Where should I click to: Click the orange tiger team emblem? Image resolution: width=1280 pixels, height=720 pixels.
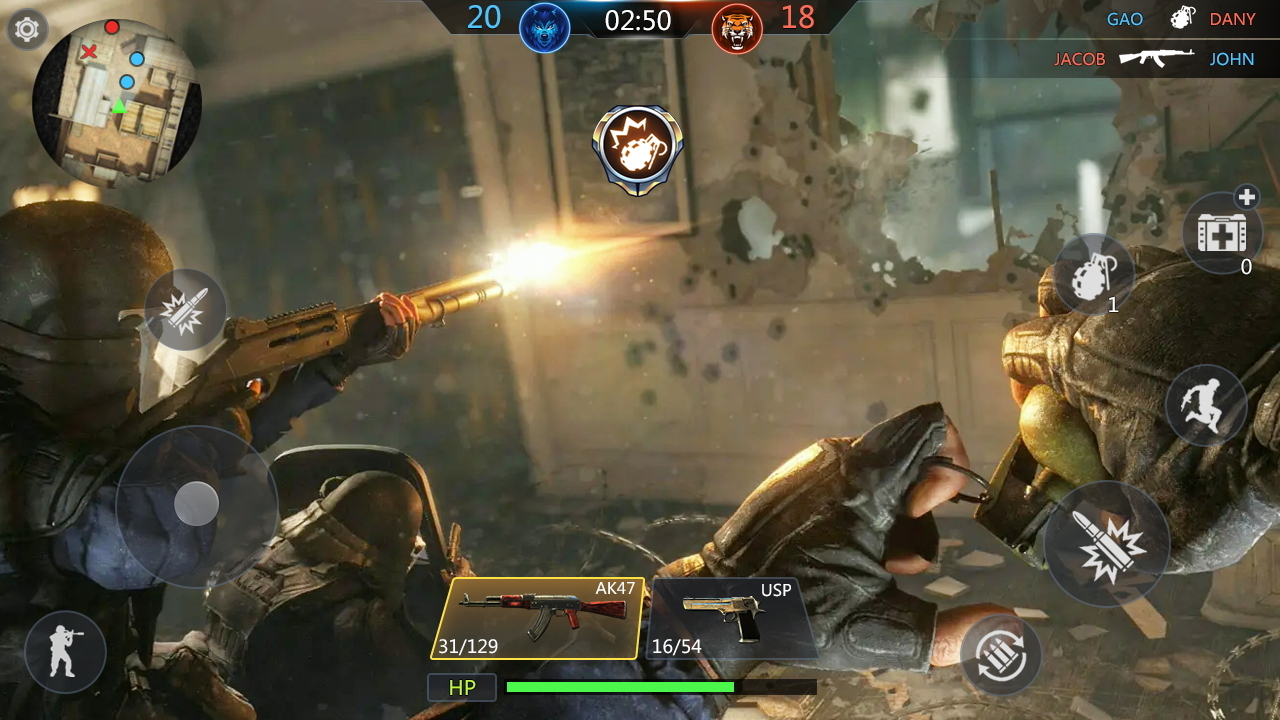tap(735, 27)
